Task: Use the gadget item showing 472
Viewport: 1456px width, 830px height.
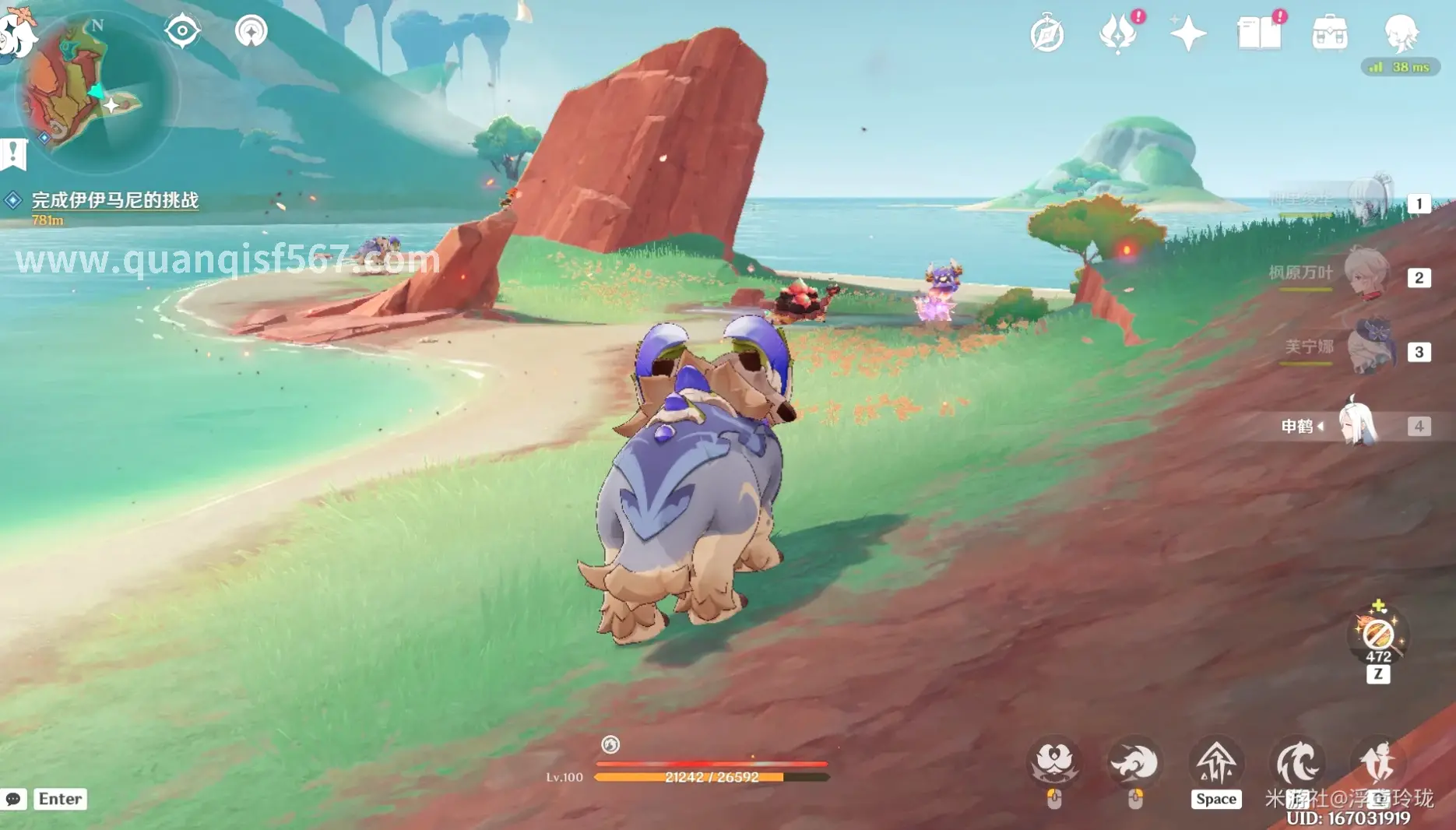Action: [1378, 635]
